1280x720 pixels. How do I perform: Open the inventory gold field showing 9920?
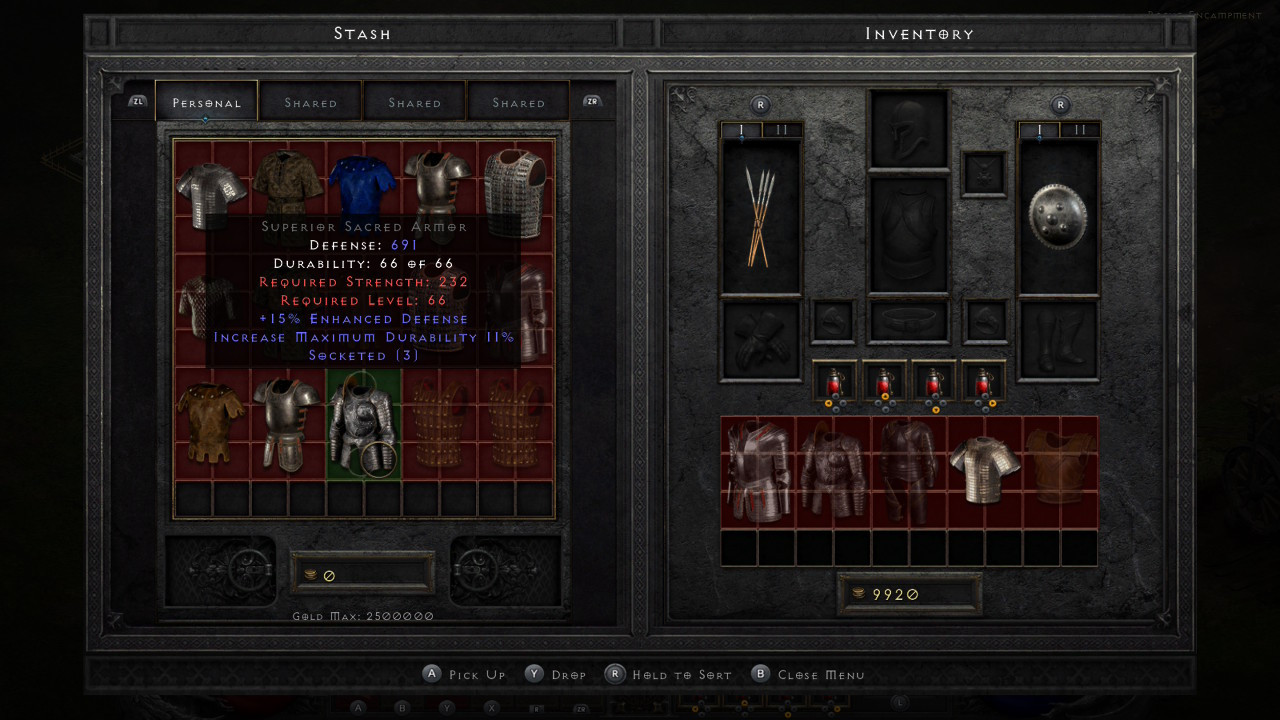click(909, 594)
